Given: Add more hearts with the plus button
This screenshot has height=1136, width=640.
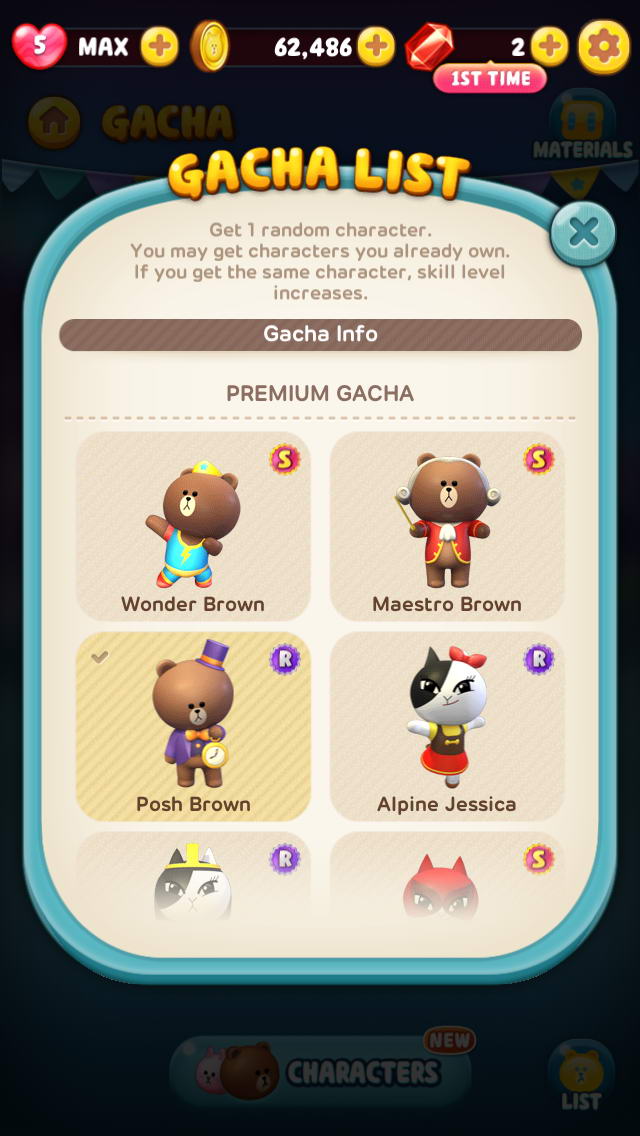Looking at the screenshot, I should click(159, 45).
